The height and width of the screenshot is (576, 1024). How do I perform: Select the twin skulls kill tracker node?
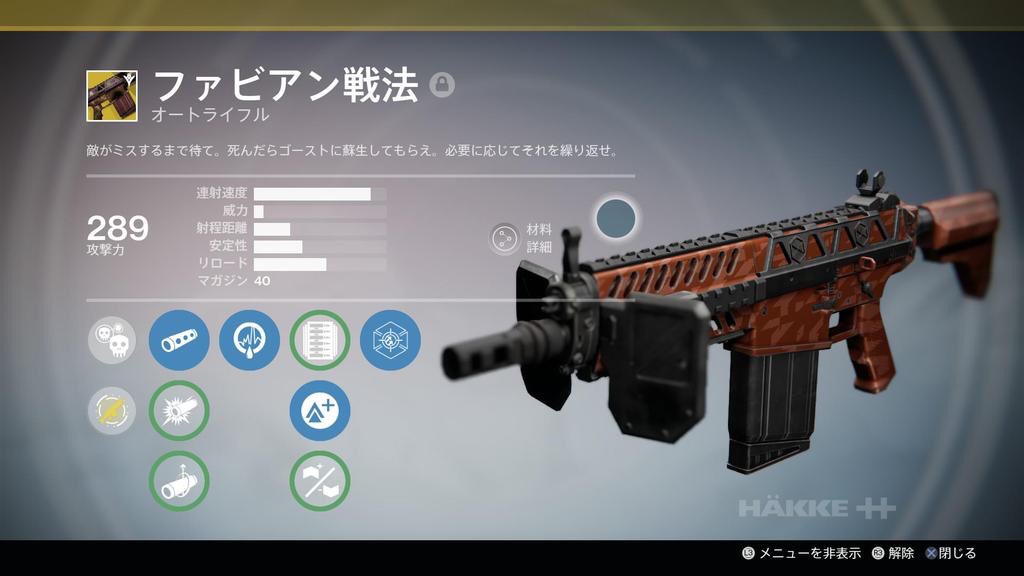(x=112, y=340)
